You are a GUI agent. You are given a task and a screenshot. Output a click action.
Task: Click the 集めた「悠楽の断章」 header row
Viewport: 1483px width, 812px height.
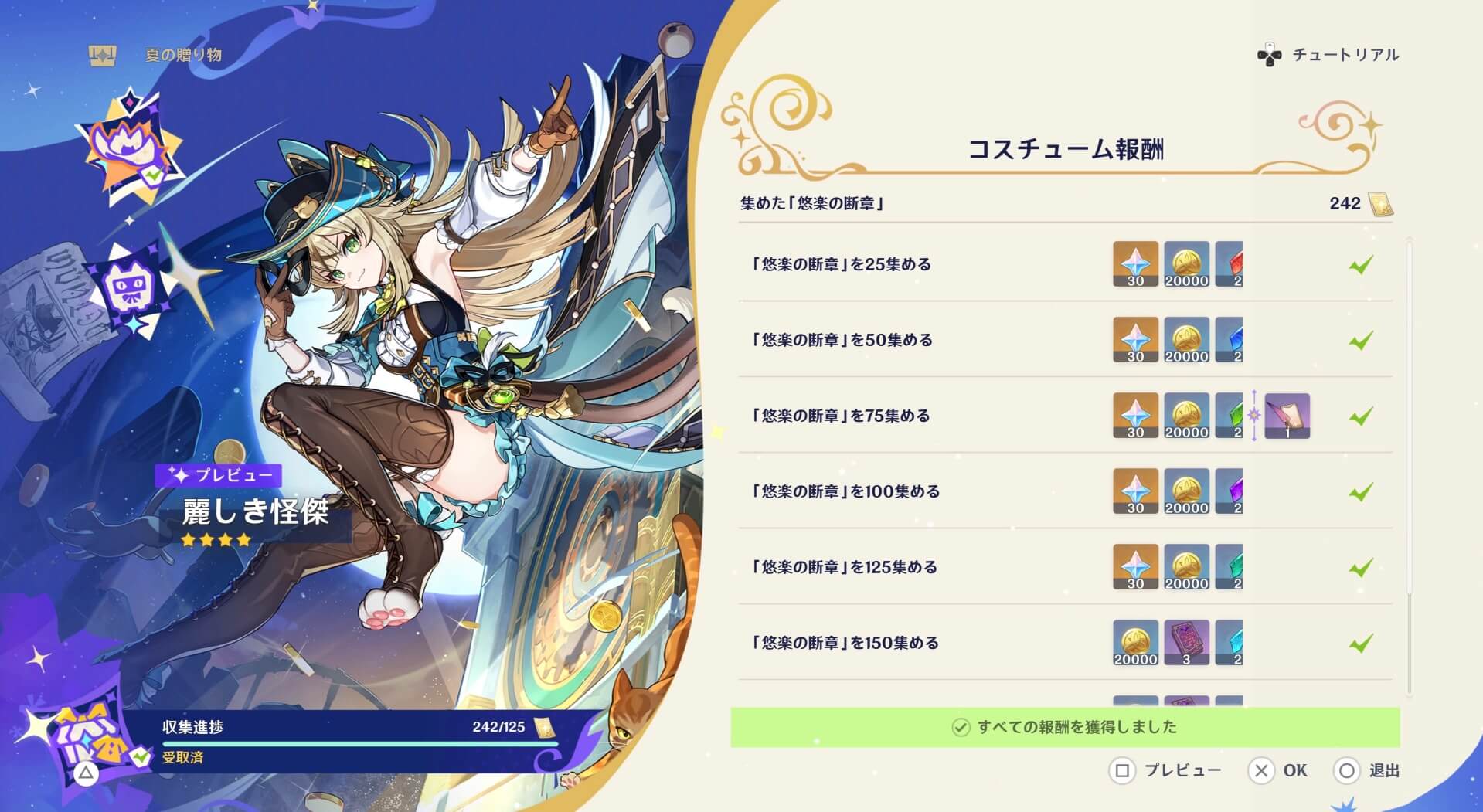coord(820,204)
